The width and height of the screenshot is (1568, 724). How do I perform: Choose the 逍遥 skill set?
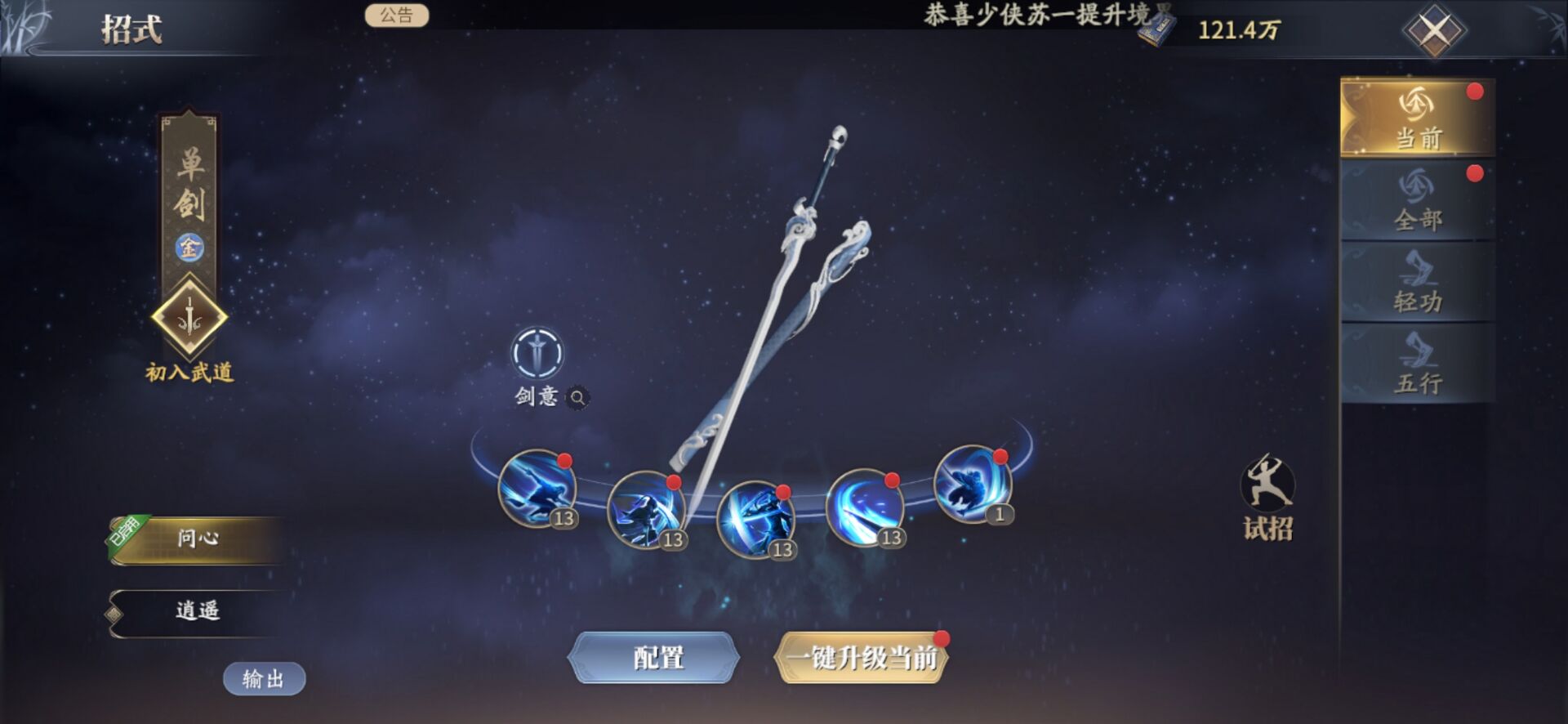coord(198,611)
